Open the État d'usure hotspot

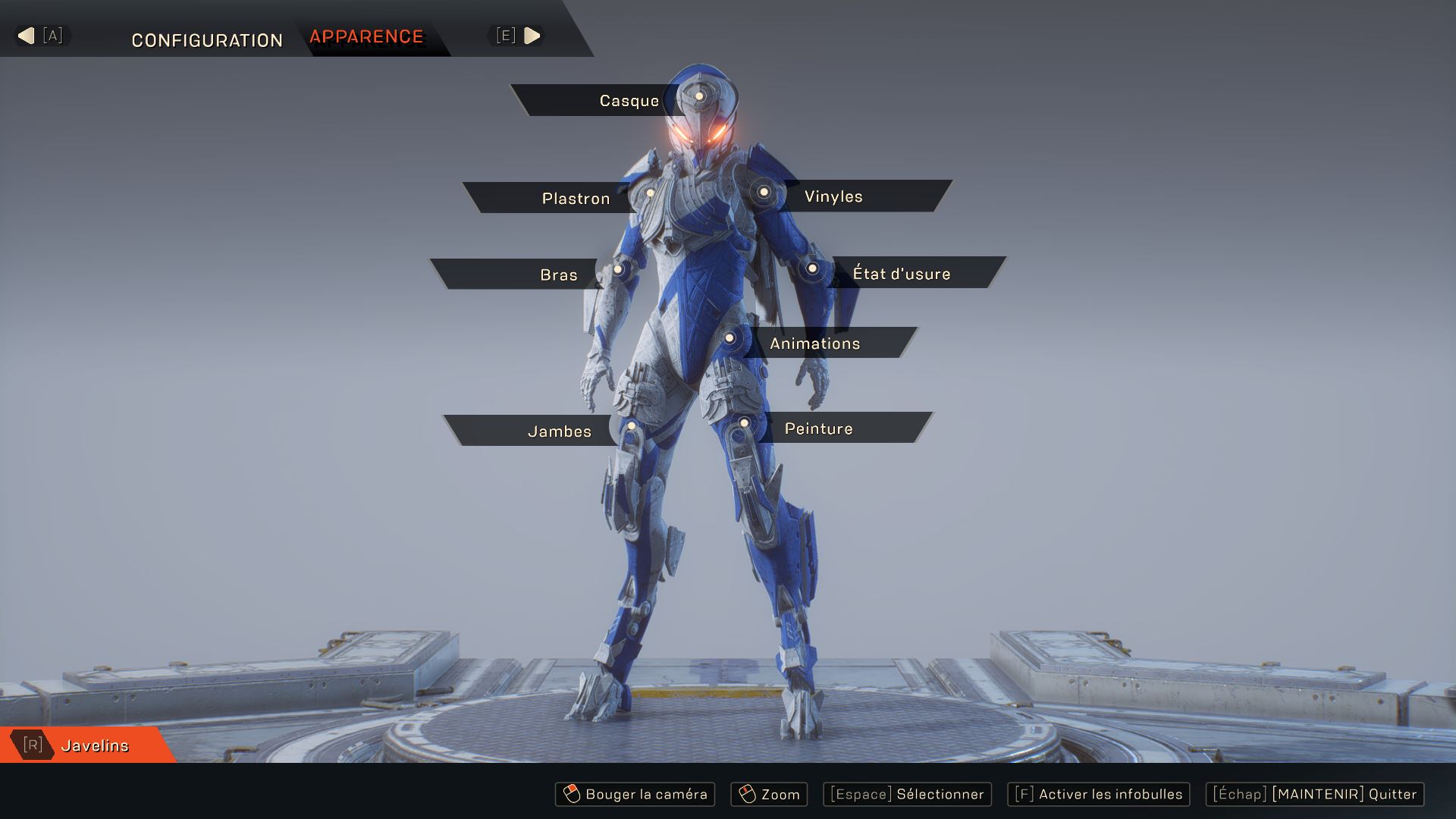[812, 268]
